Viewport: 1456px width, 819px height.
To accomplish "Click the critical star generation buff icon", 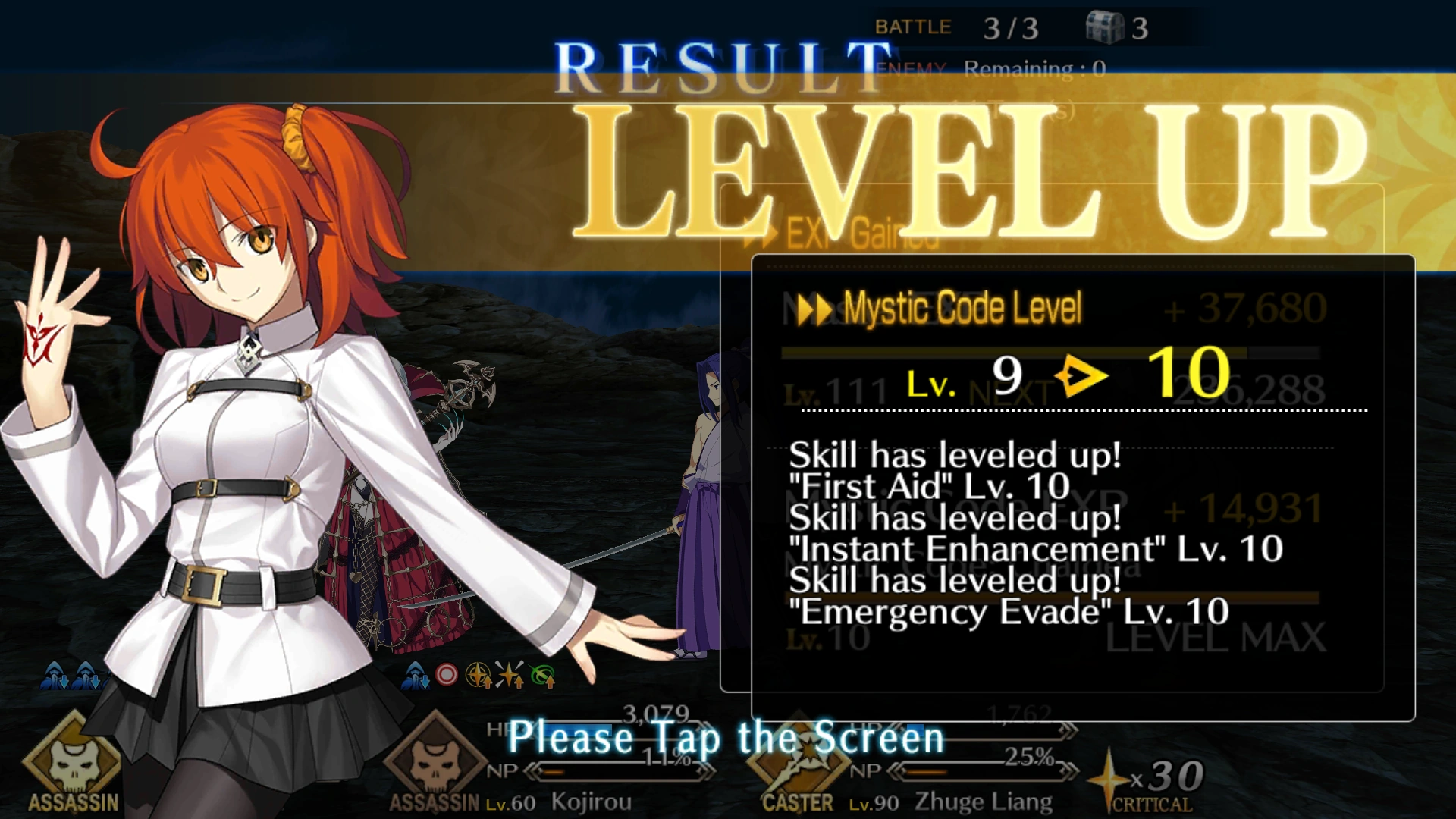I will [x=510, y=674].
